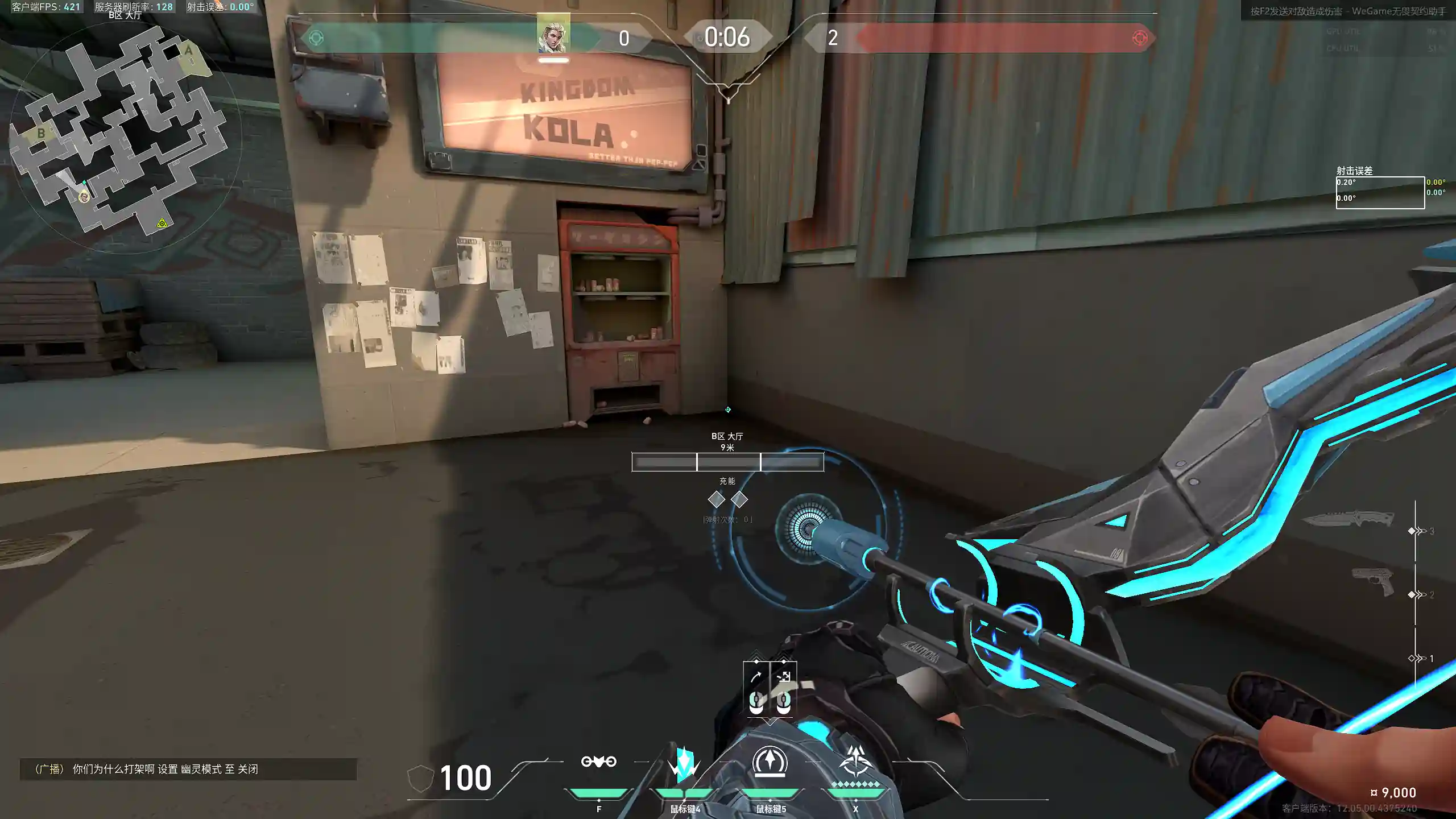Click the red team emblem in score bar
1456x819 pixels.
pos(1139,38)
